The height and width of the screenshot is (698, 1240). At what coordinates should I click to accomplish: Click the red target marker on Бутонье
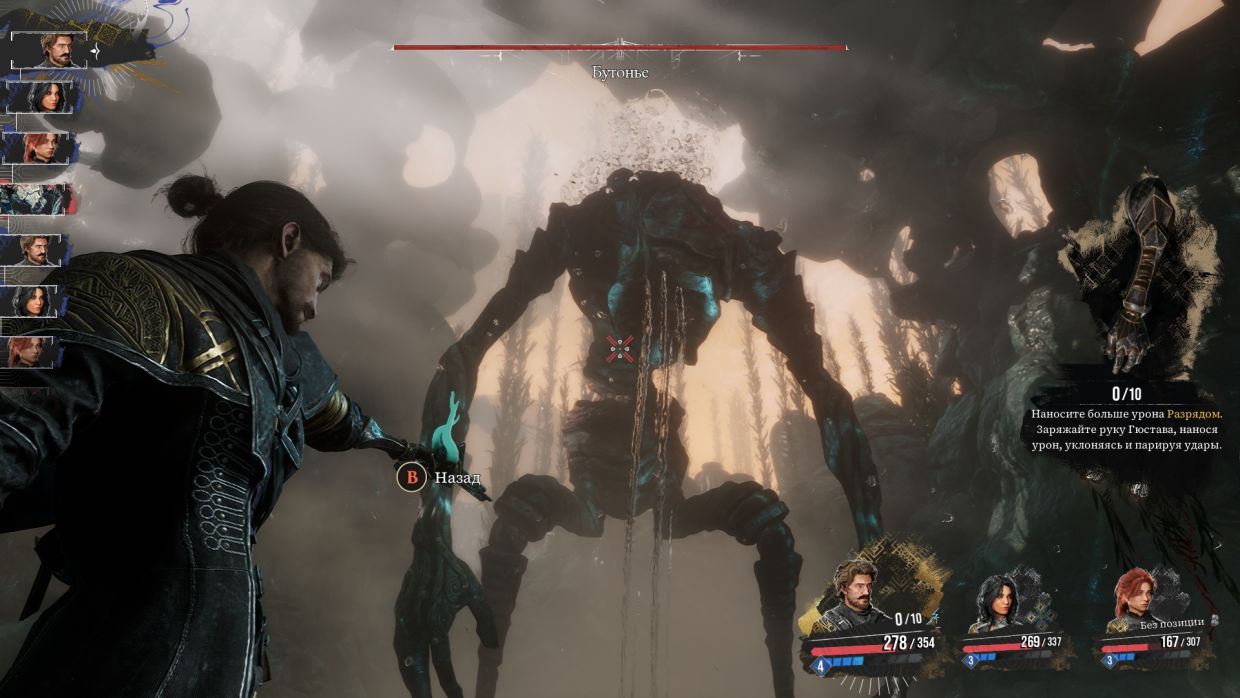click(x=620, y=348)
